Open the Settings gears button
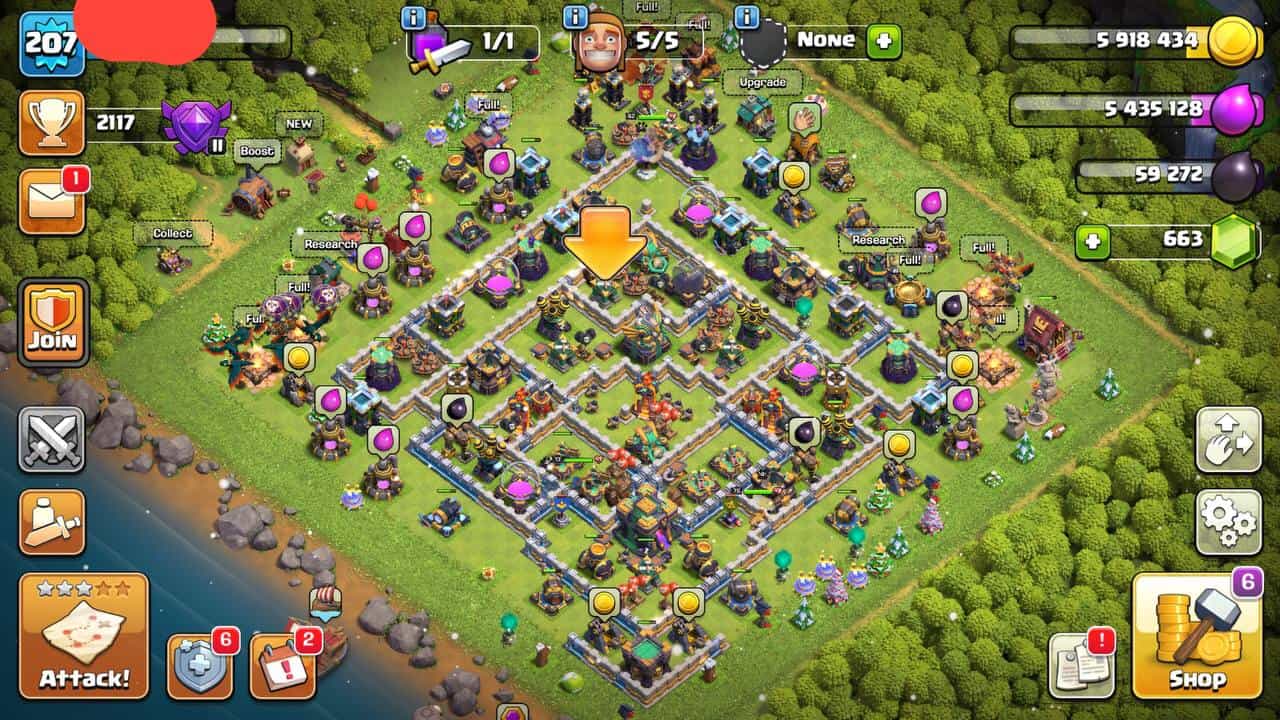 pos(1229,522)
